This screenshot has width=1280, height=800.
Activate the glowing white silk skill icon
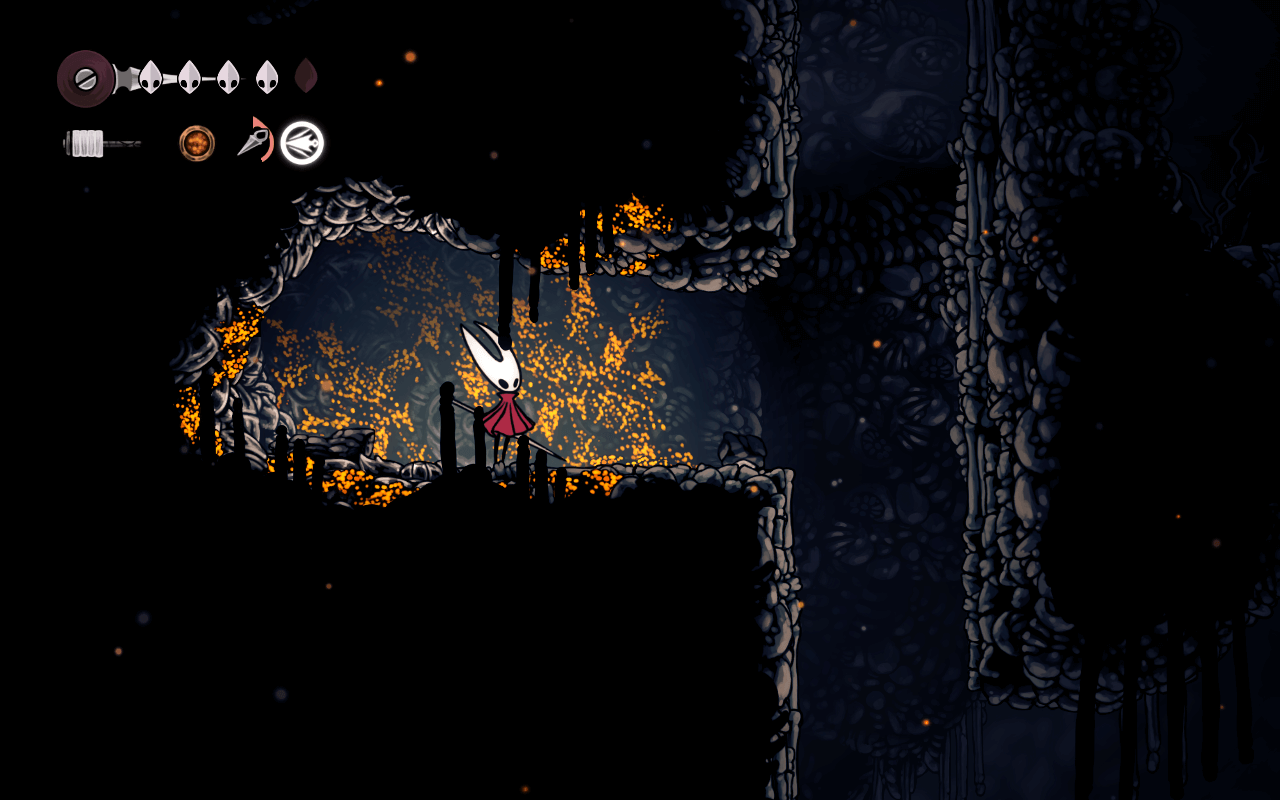click(302, 143)
